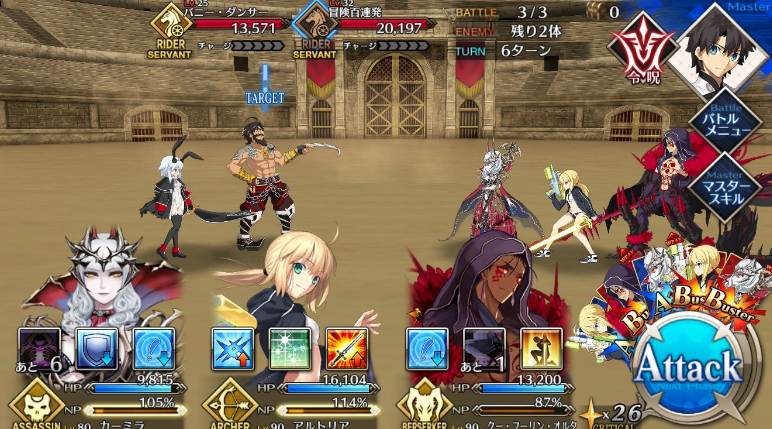Use Cu Alter's blue swirl-down first skill

tap(426, 348)
